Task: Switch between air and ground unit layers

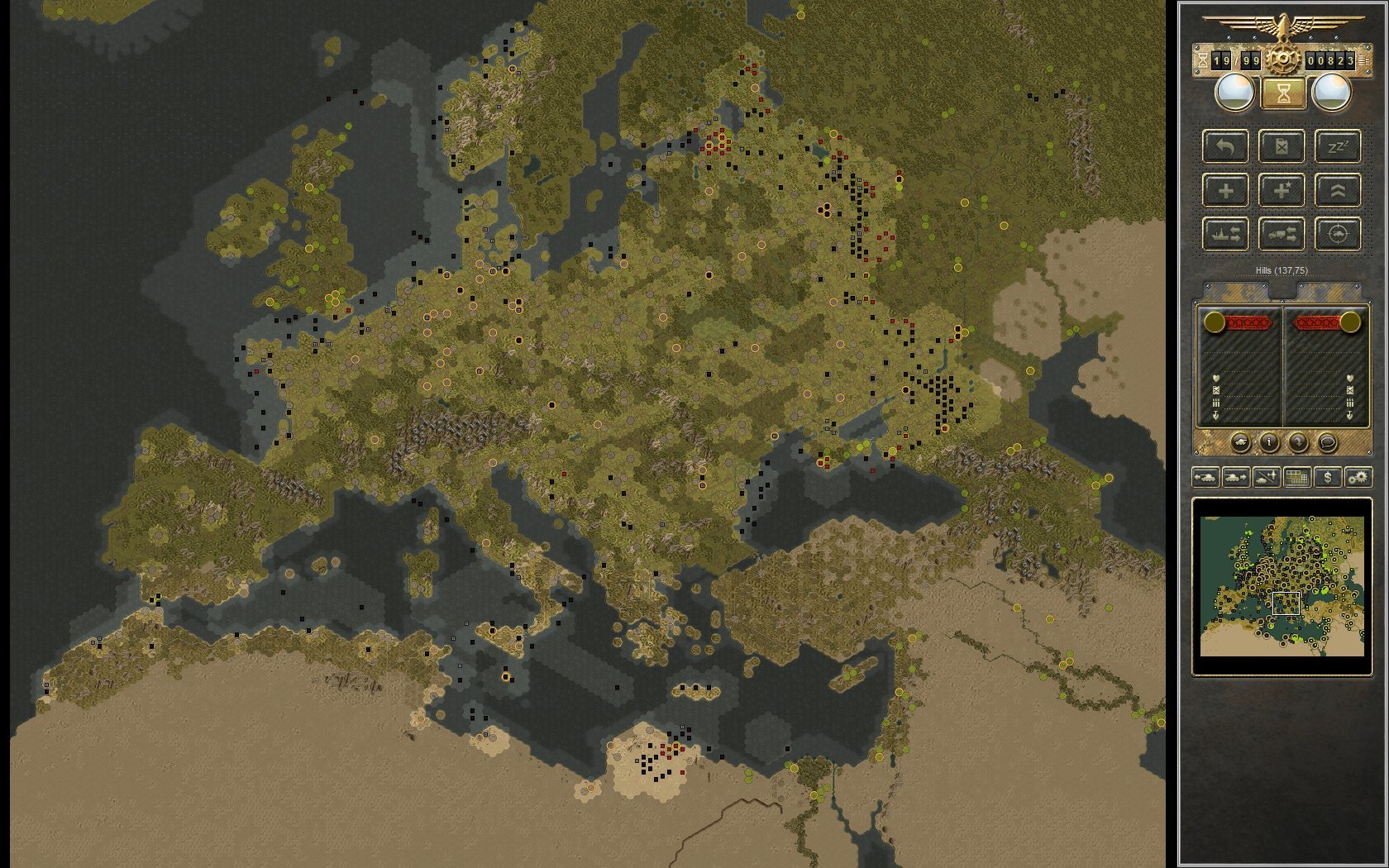Action: point(1266,477)
